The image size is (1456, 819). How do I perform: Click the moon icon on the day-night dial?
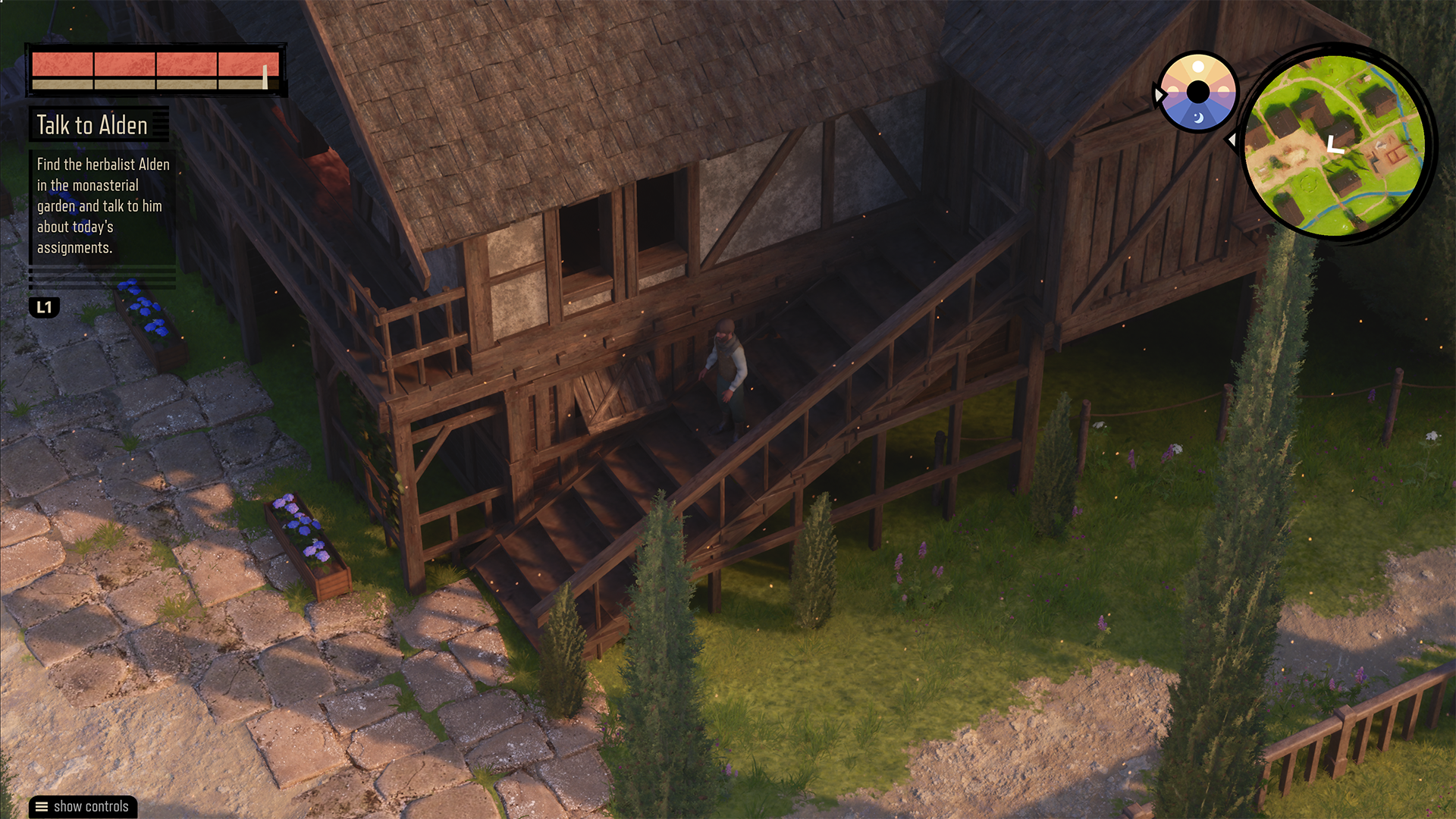(1200, 119)
